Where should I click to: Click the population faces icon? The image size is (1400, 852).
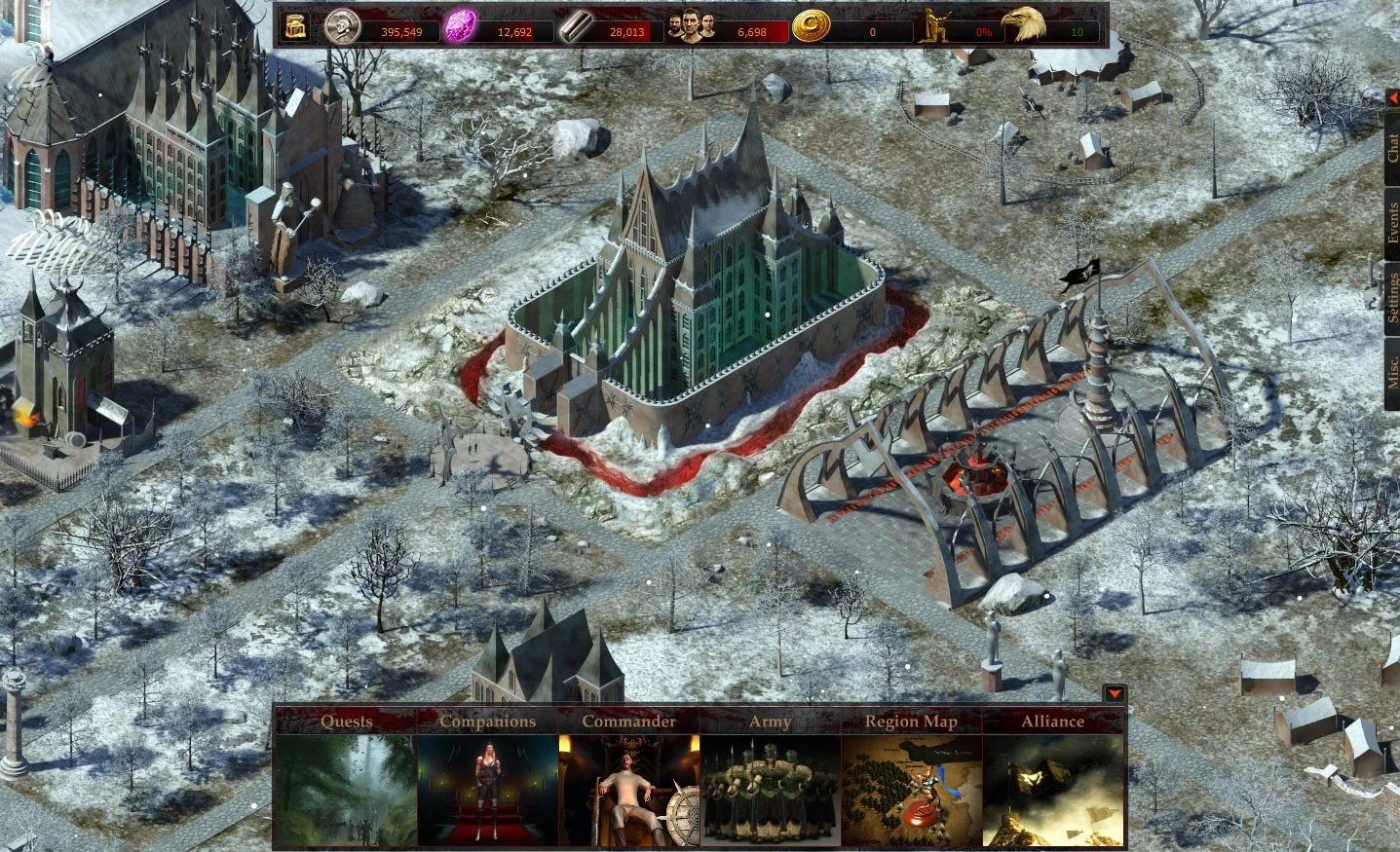[692, 28]
